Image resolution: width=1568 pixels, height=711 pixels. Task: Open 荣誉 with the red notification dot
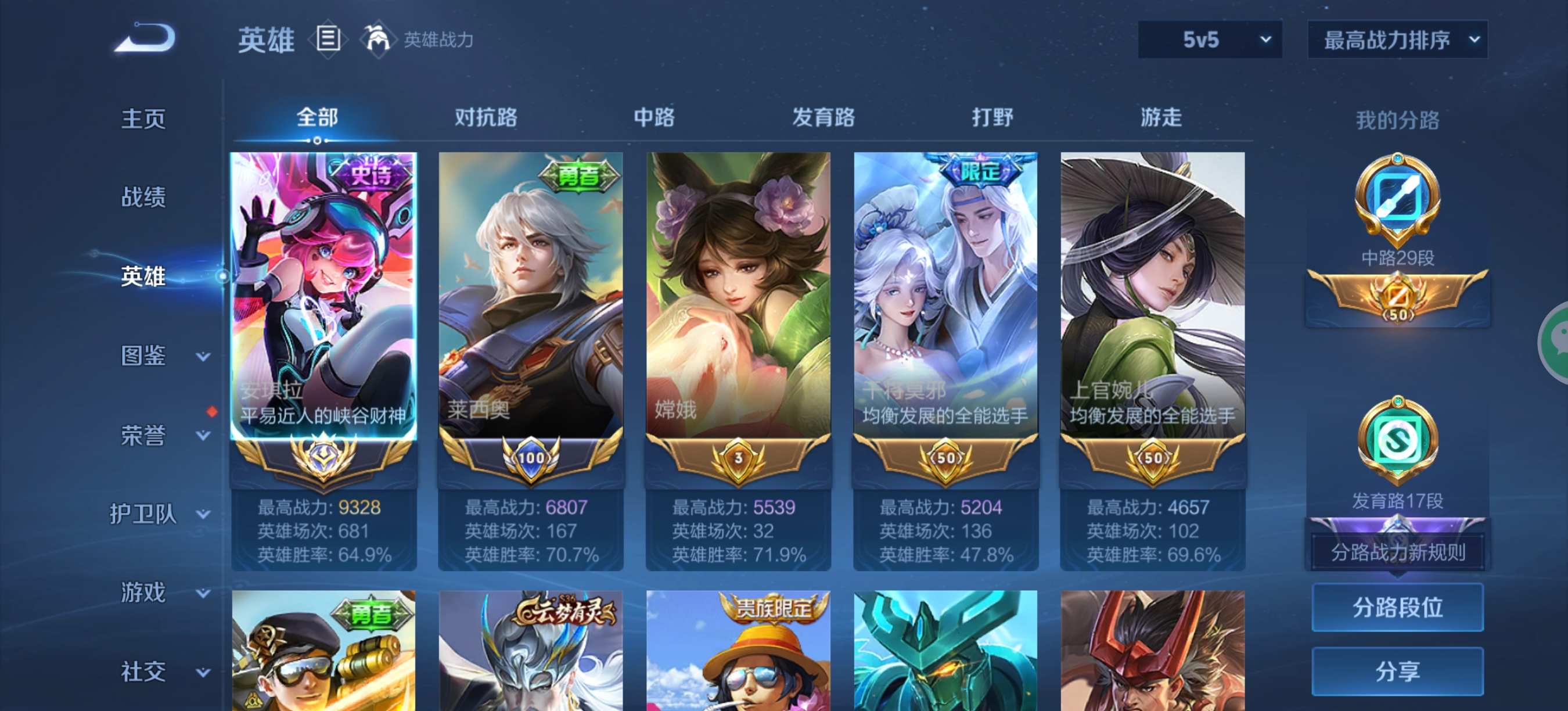coord(145,435)
